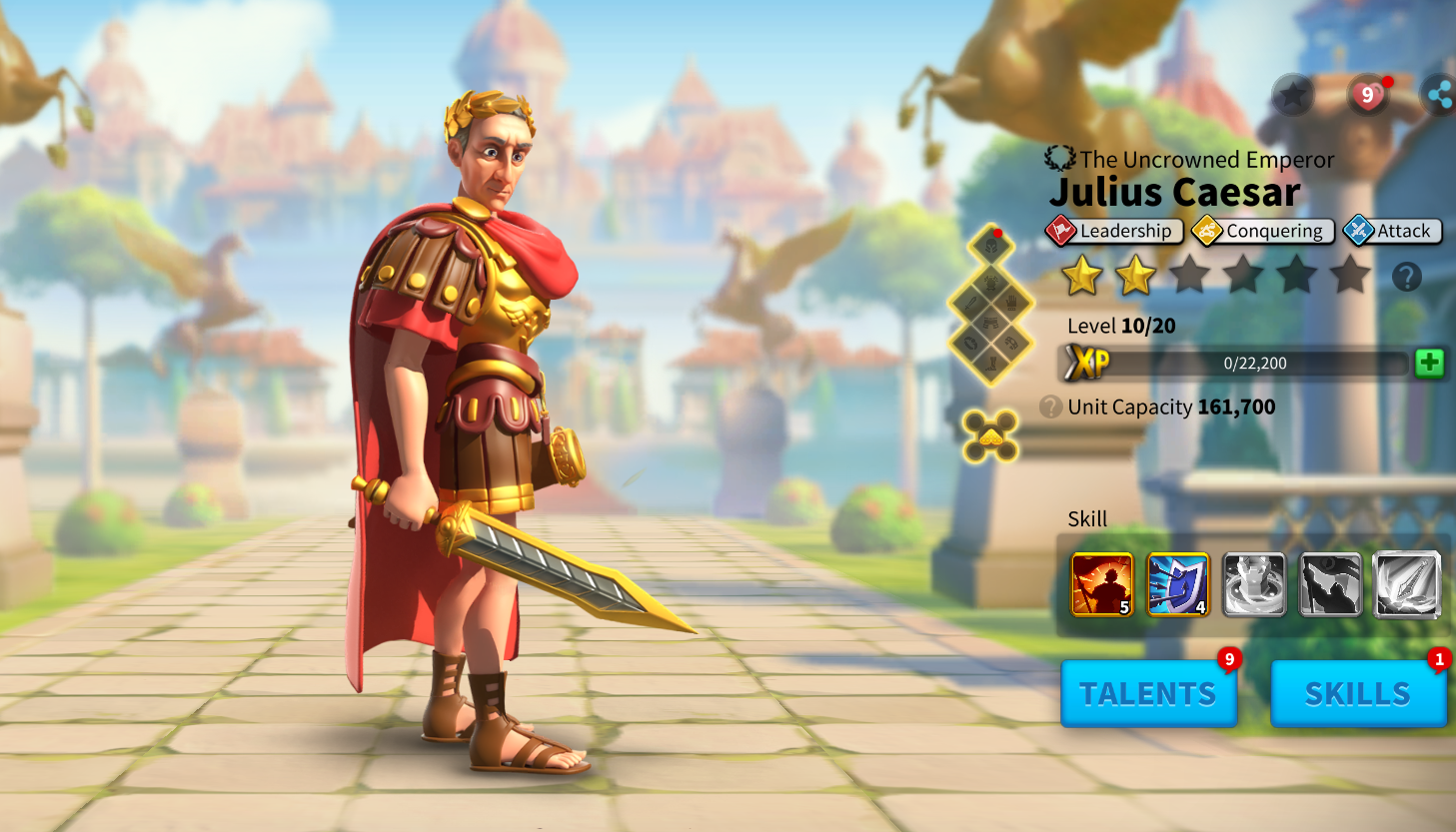Show Unit Capacity info question mark

pos(1050,407)
